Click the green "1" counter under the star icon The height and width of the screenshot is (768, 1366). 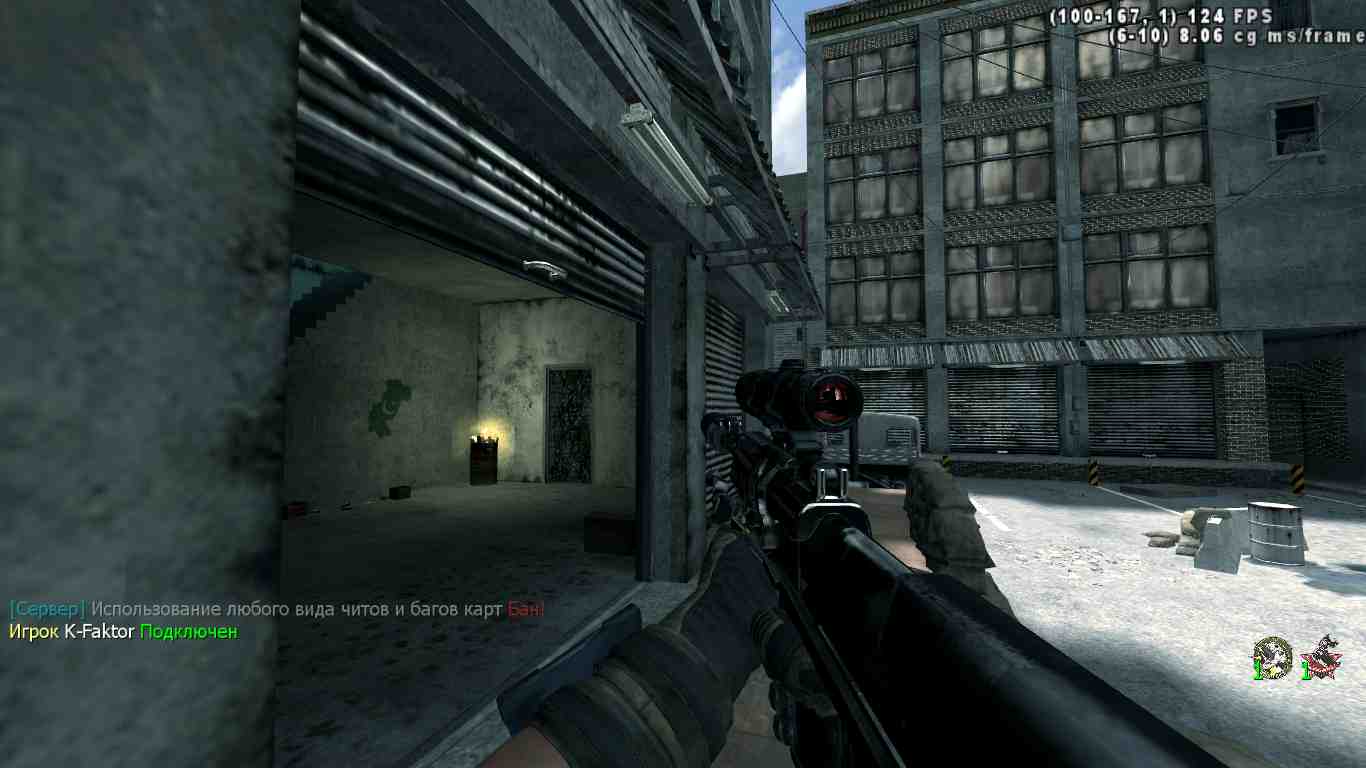(1305, 668)
